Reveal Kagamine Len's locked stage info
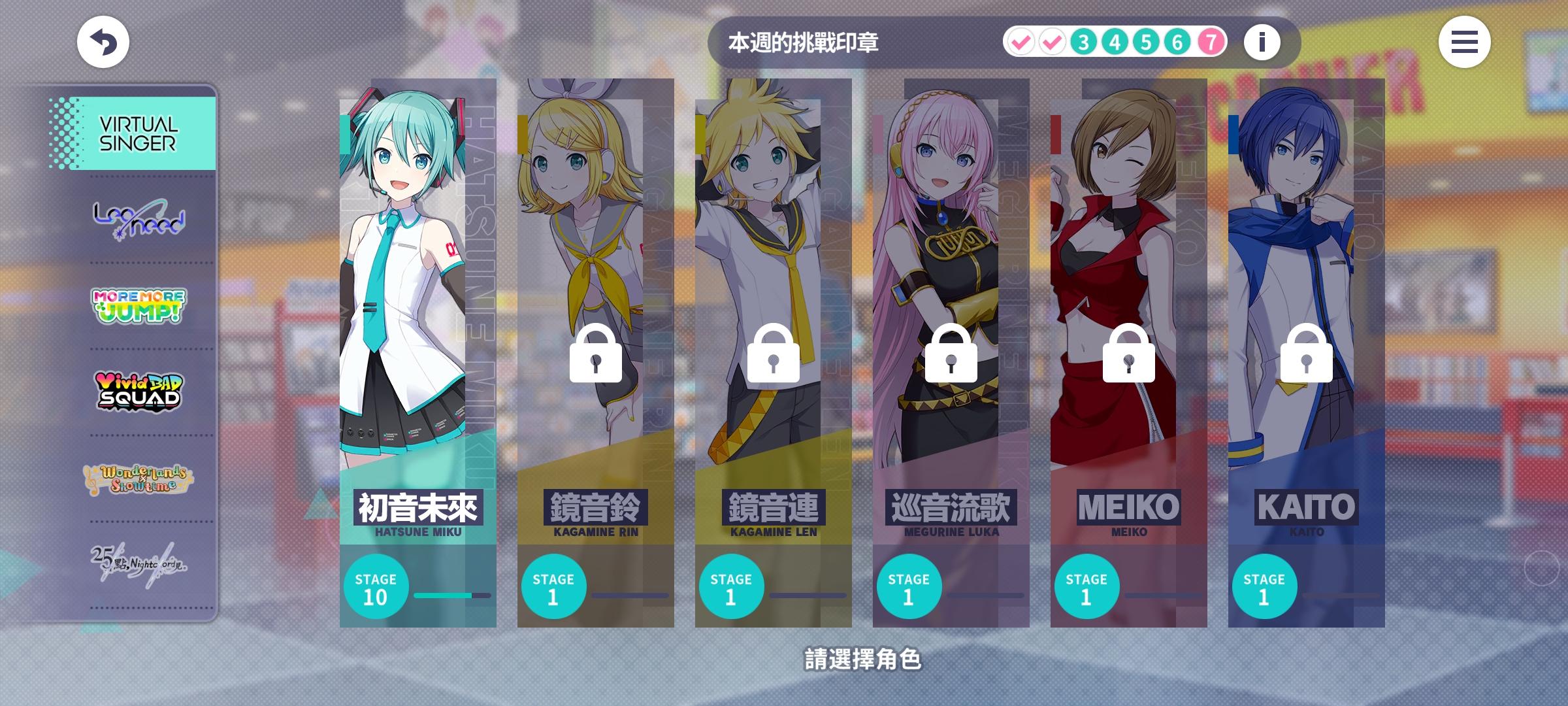Screen dimensions: 1568x706 coord(774,354)
